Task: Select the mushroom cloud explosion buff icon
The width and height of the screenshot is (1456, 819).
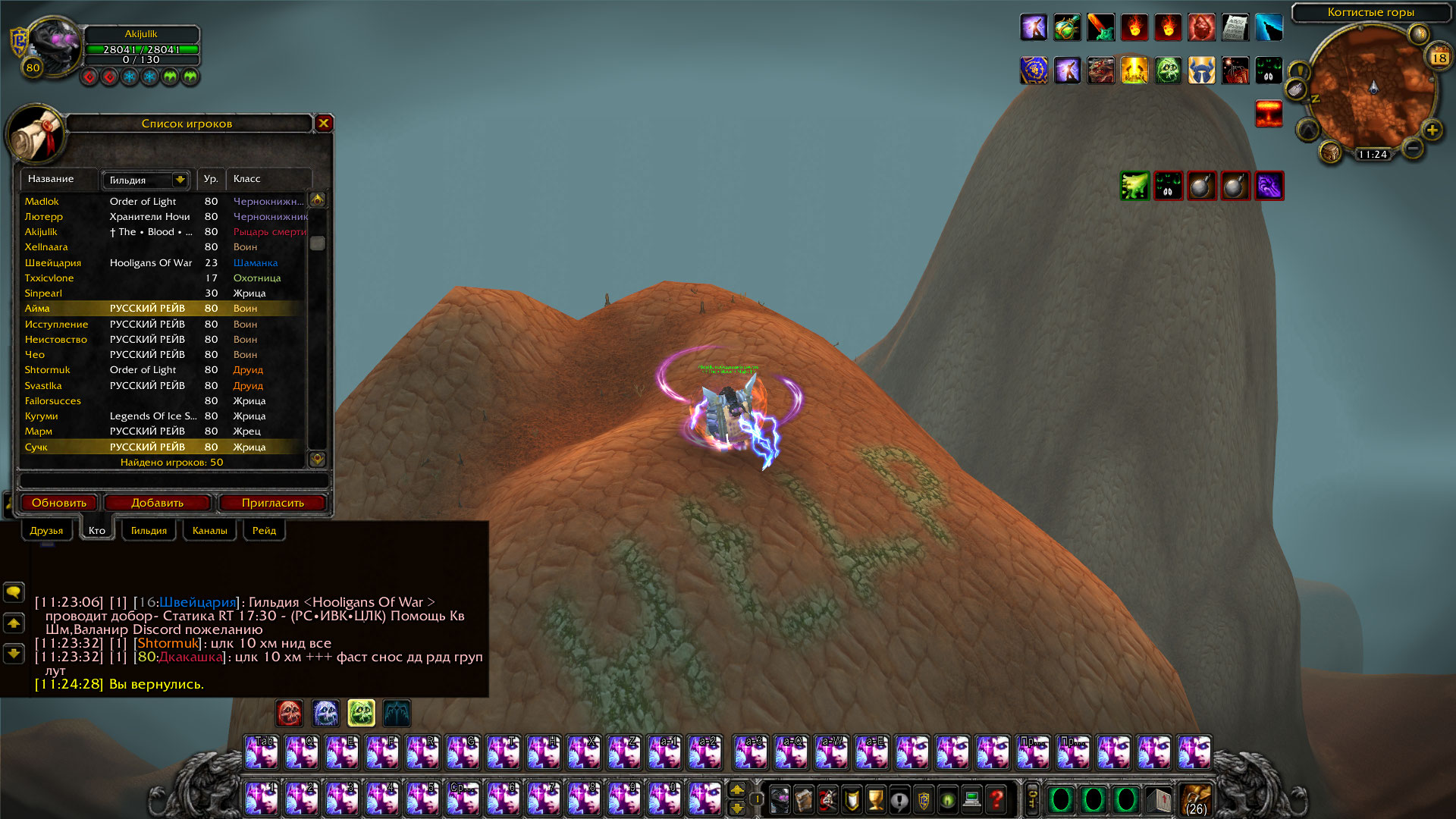Action: coord(1269,114)
